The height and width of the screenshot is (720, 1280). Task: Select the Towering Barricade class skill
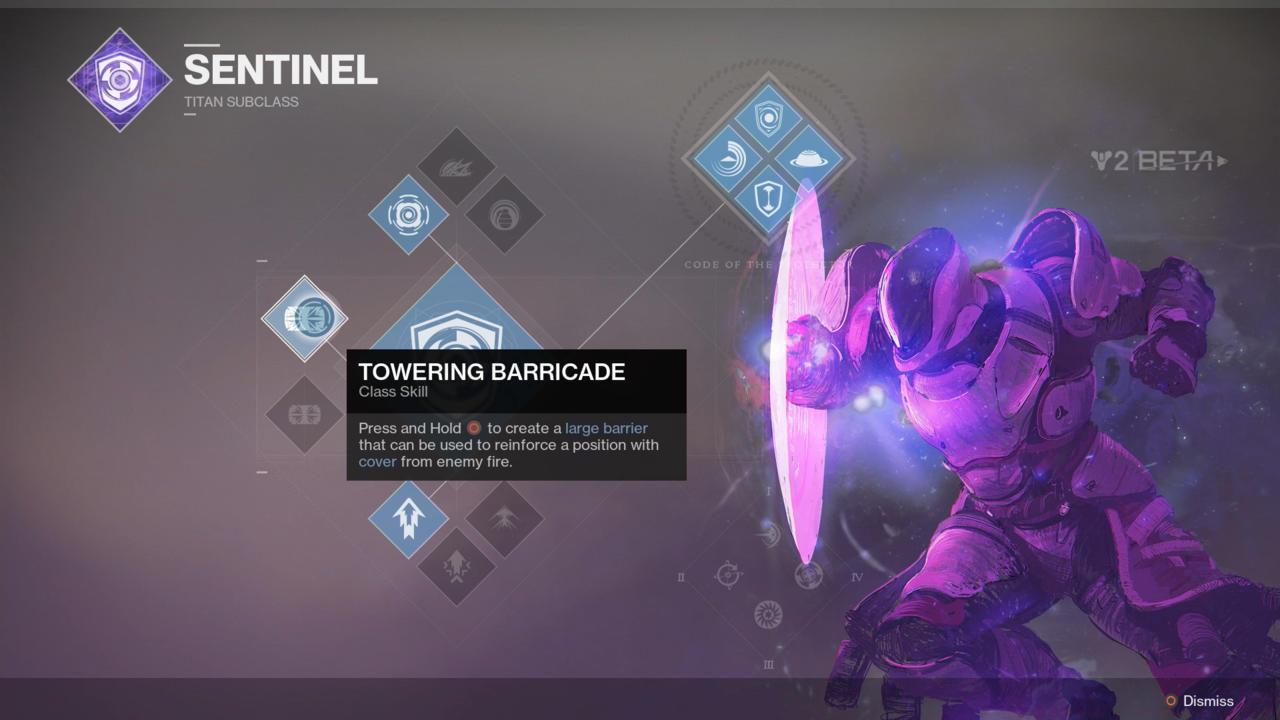click(x=305, y=318)
